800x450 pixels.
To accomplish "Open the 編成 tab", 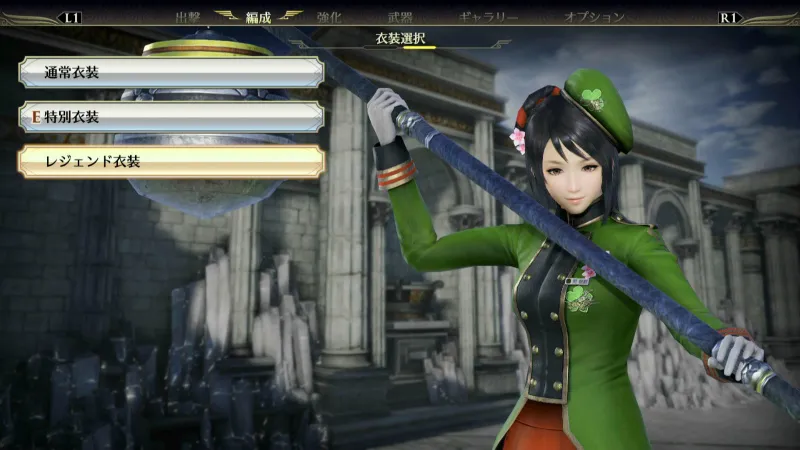I will coord(259,17).
